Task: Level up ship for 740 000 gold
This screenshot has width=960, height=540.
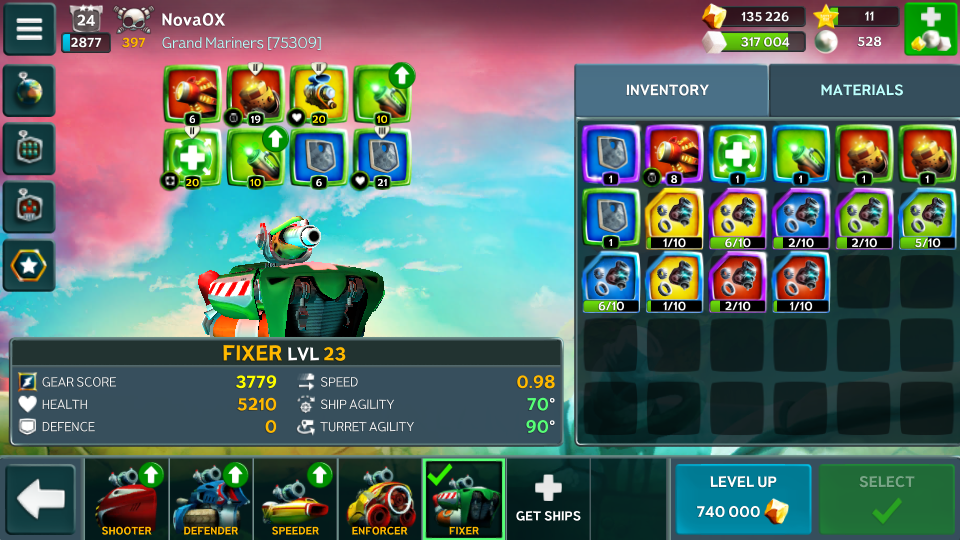Action: (743, 498)
